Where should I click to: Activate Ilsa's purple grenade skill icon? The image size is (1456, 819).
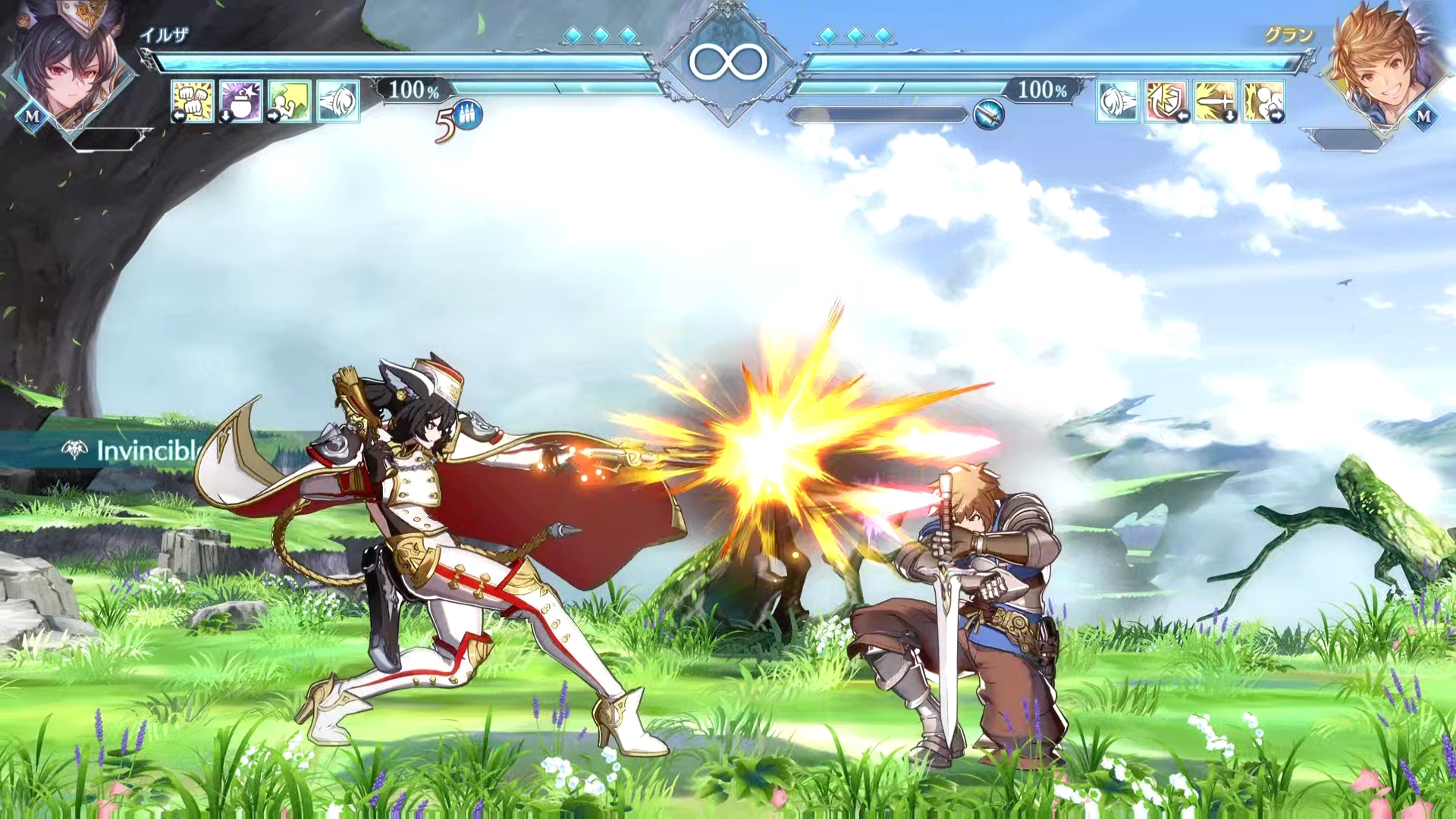(x=241, y=101)
